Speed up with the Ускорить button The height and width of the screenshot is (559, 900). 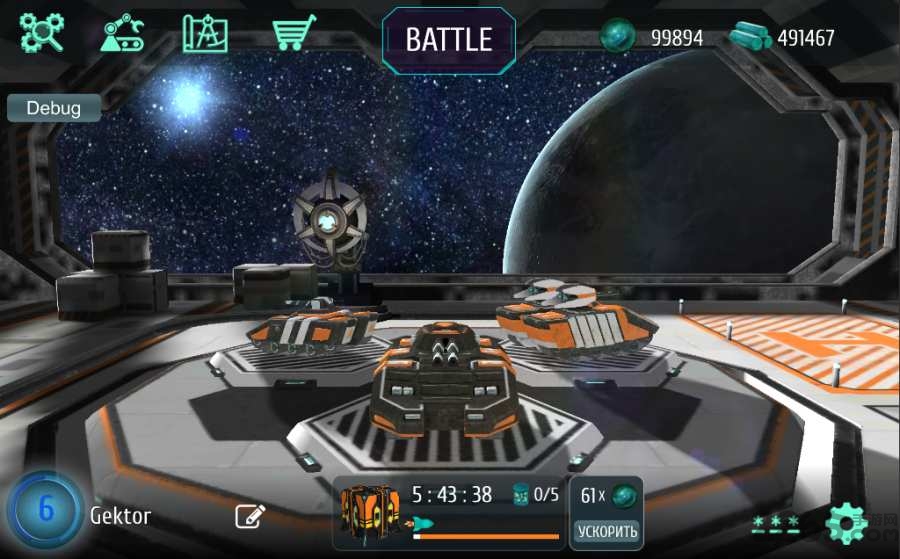tap(606, 531)
